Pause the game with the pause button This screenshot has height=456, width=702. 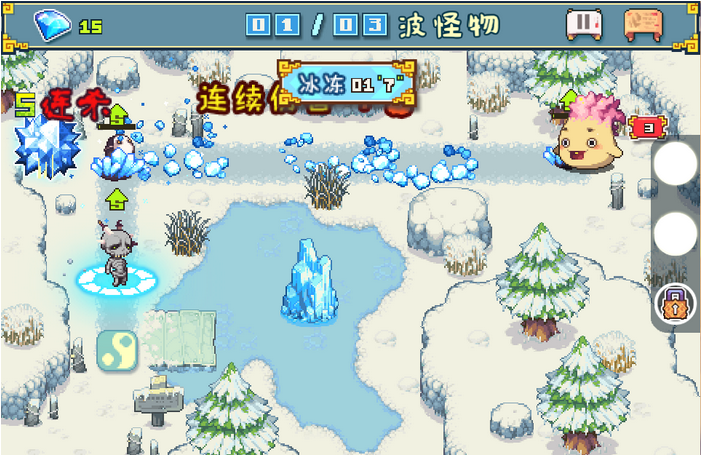584,24
